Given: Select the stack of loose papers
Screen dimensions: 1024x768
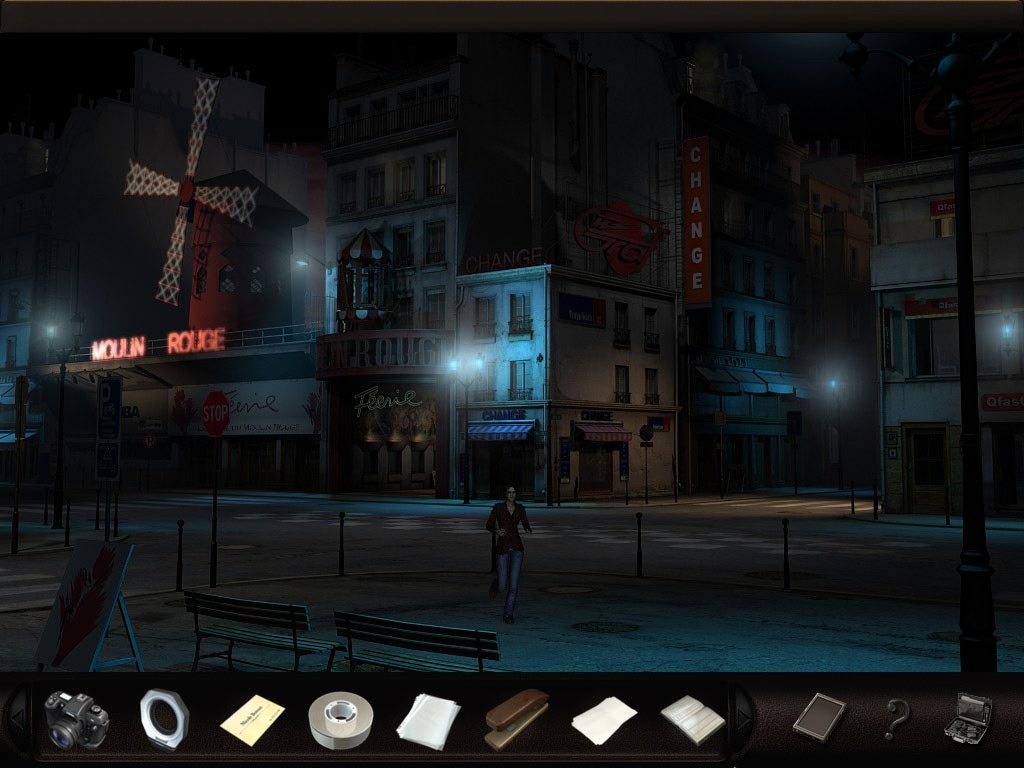Looking at the screenshot, I should click(x=428, y=720).
